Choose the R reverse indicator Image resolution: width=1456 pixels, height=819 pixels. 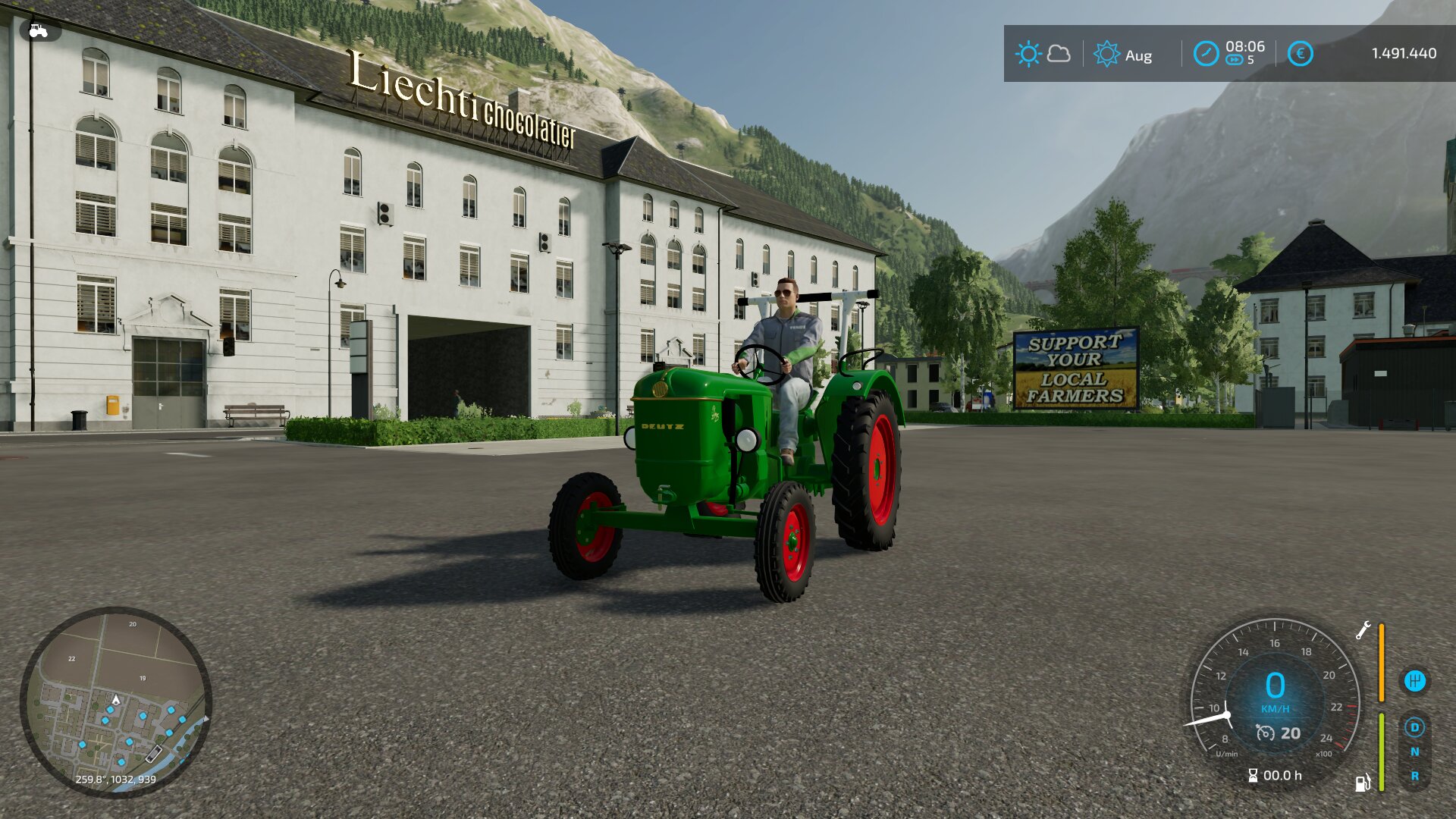(x=1414, y=777)
